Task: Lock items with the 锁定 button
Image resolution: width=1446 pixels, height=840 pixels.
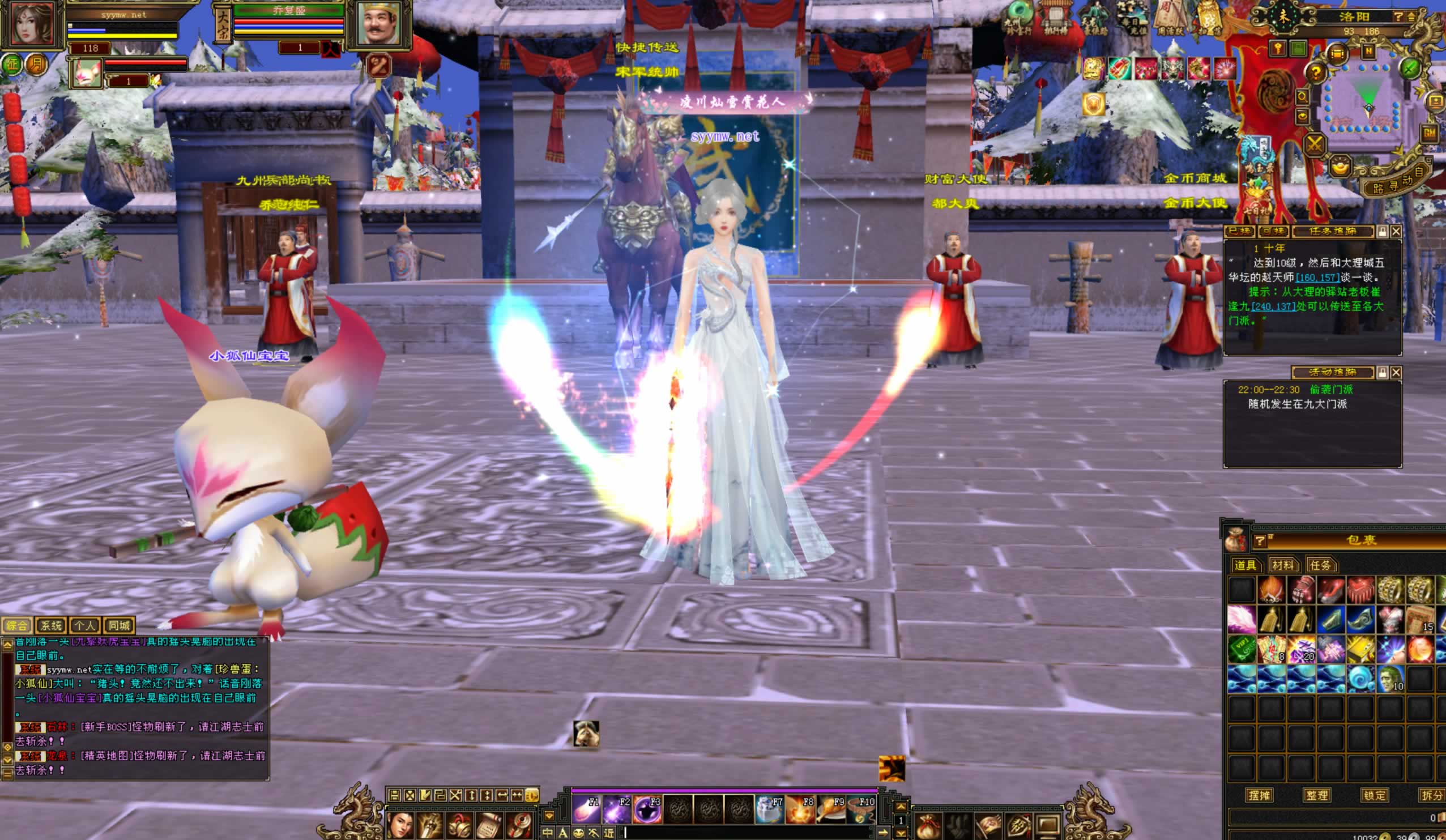Action: (1374, 795)
